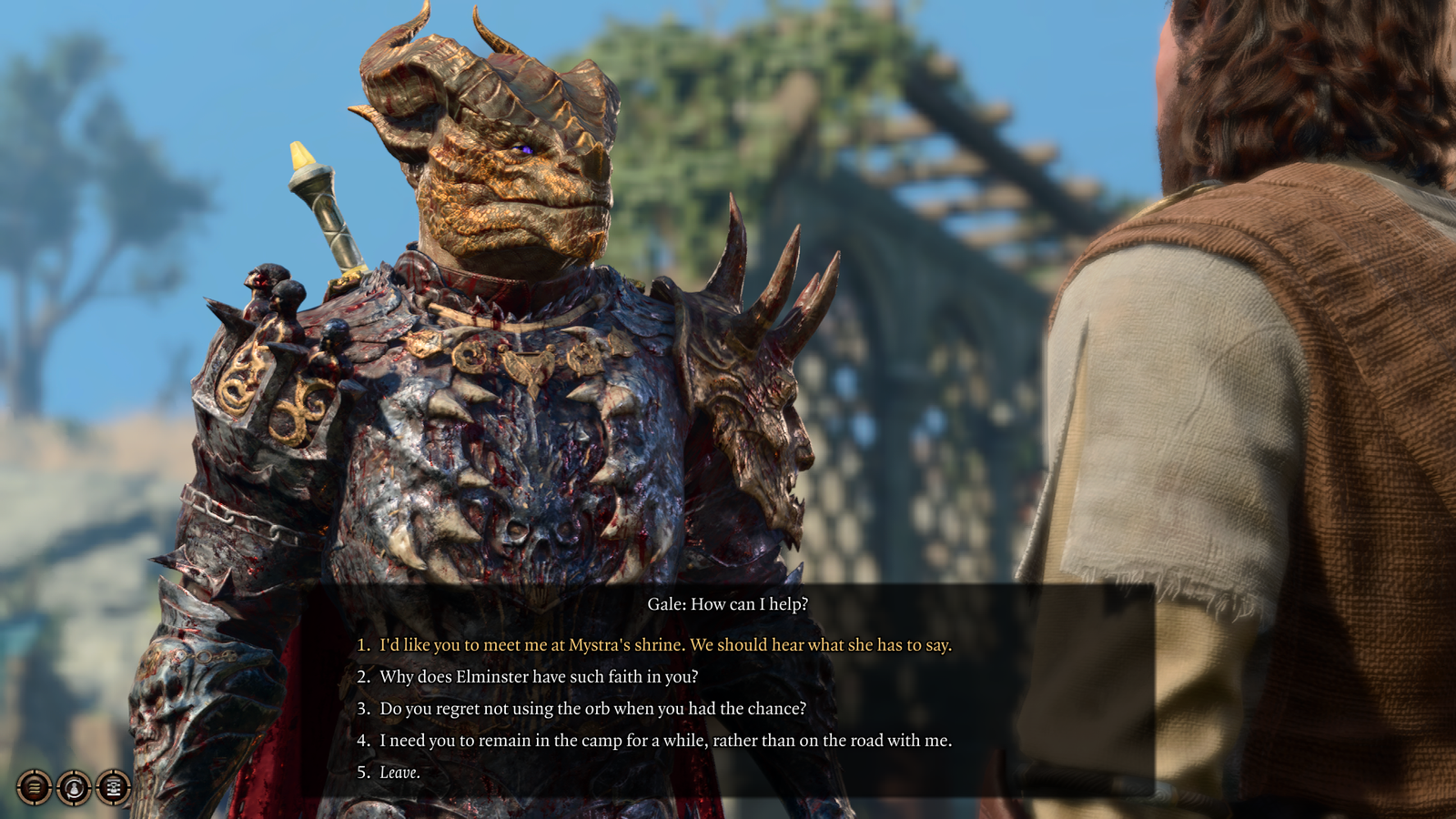Click the circular character-swap icon
The height and width of the screenshot is (819, 1456).
coord(72,788)
